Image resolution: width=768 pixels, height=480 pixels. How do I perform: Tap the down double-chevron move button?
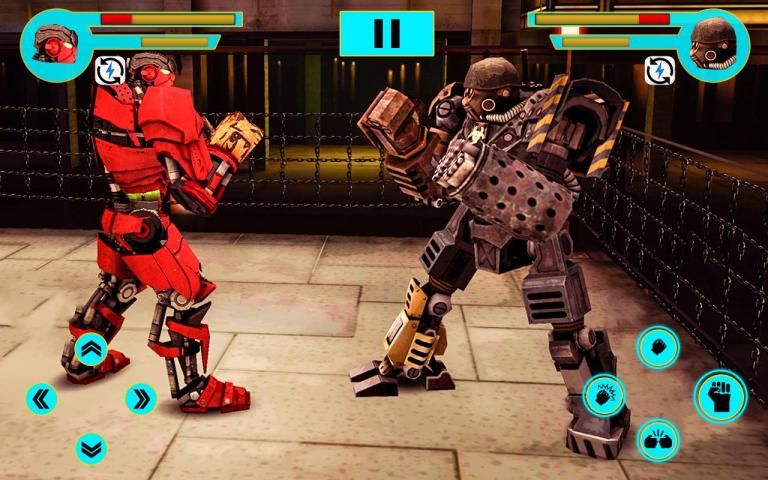91,448
